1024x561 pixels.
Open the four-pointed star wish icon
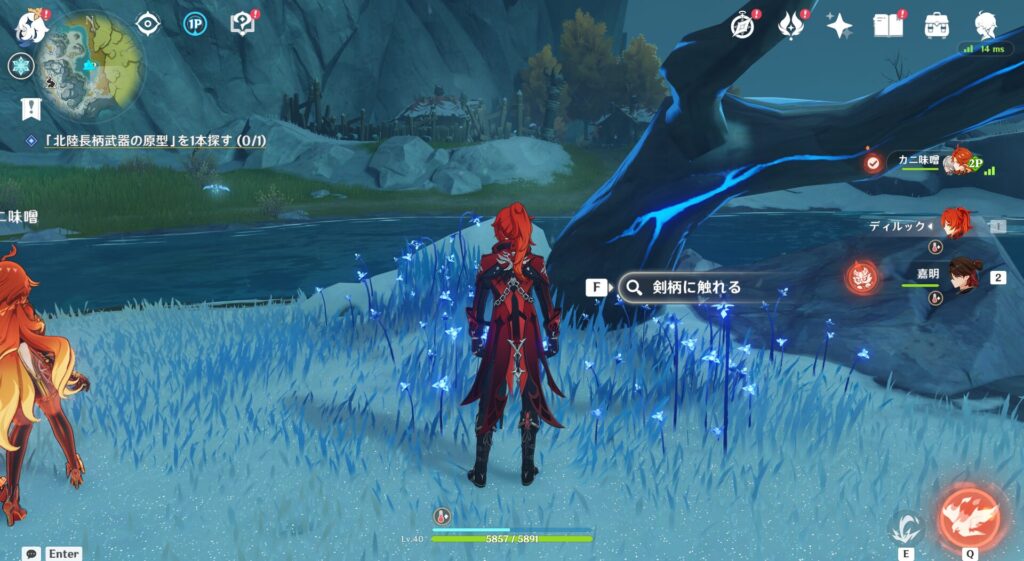pos(839,25)
